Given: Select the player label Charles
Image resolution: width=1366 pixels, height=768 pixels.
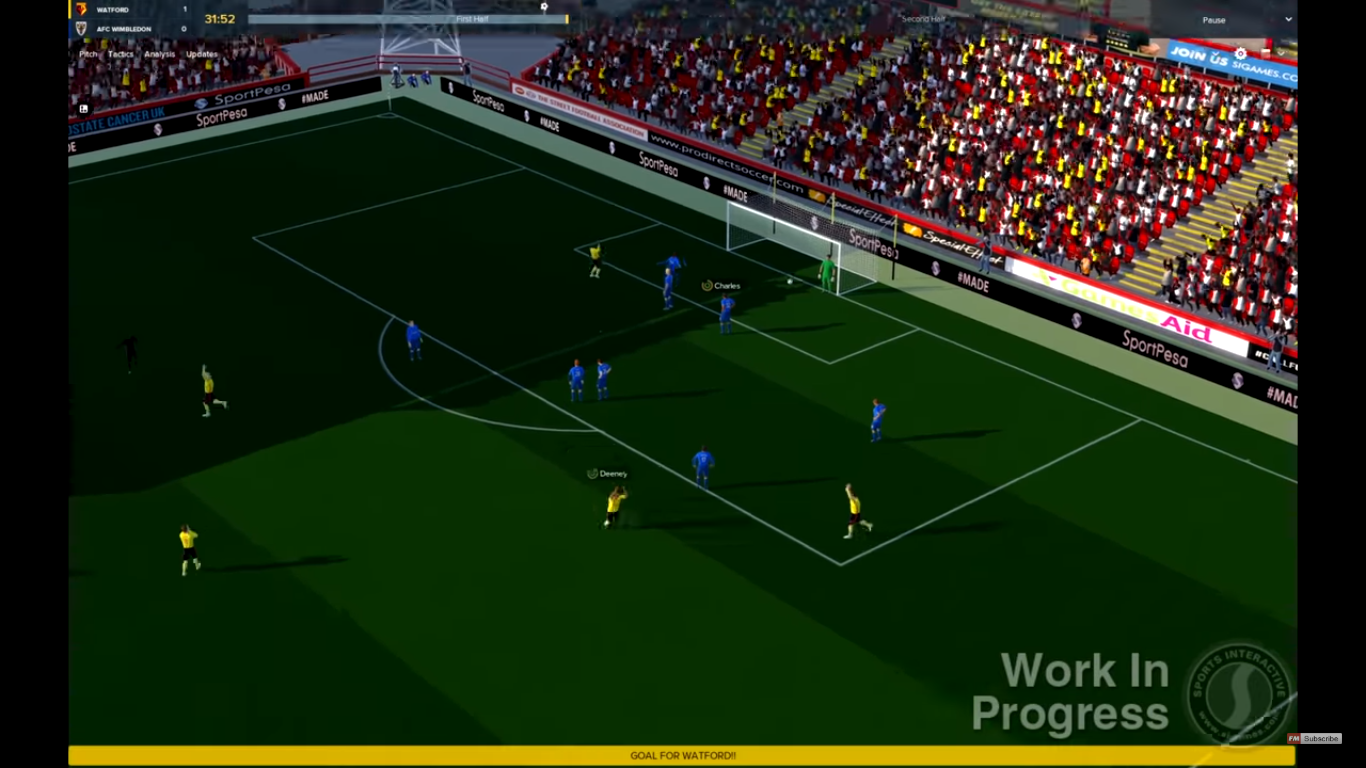Looking at the screenshot, I should [x=723, y=285].
